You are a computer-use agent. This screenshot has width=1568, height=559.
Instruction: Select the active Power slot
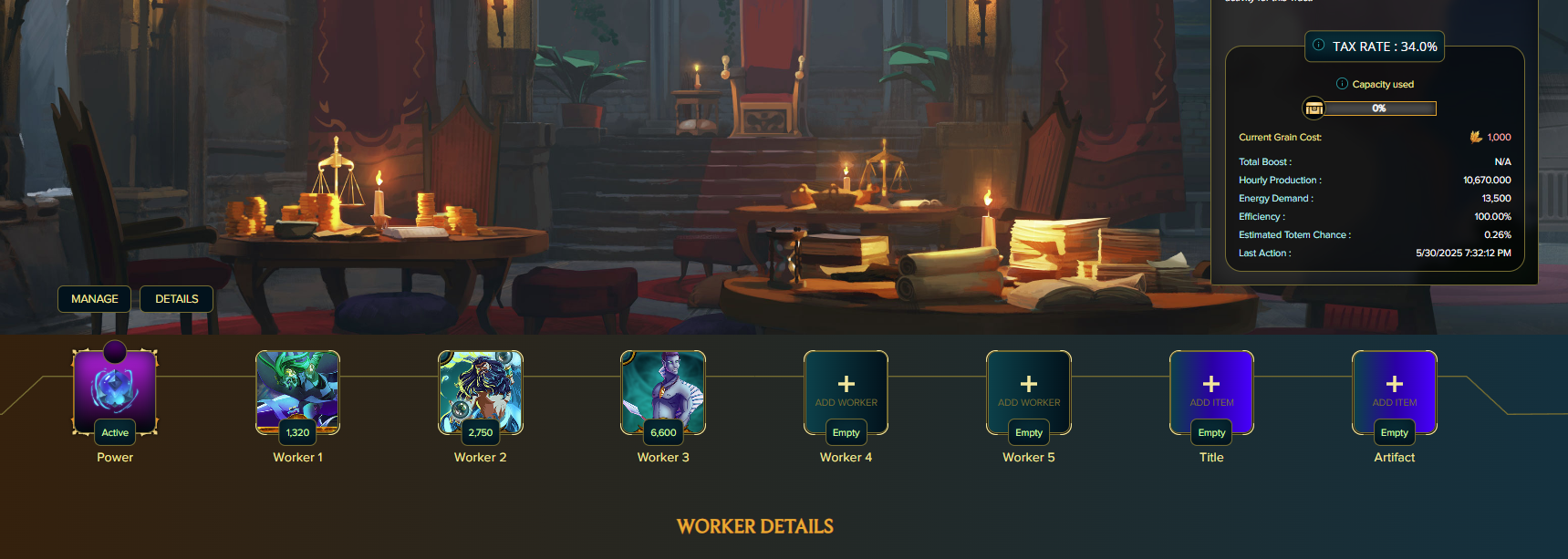[115, 392]
